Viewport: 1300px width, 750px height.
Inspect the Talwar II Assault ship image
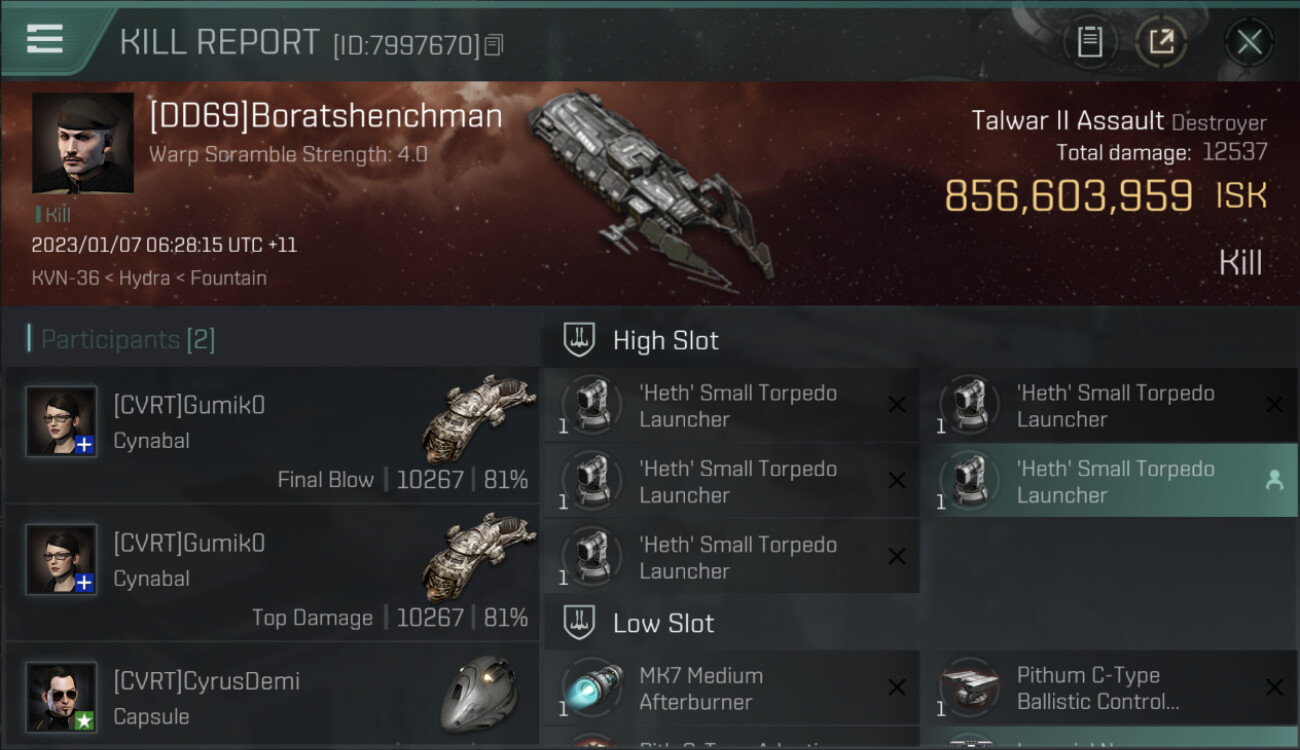pyautogui.click(x=650, y=185)
